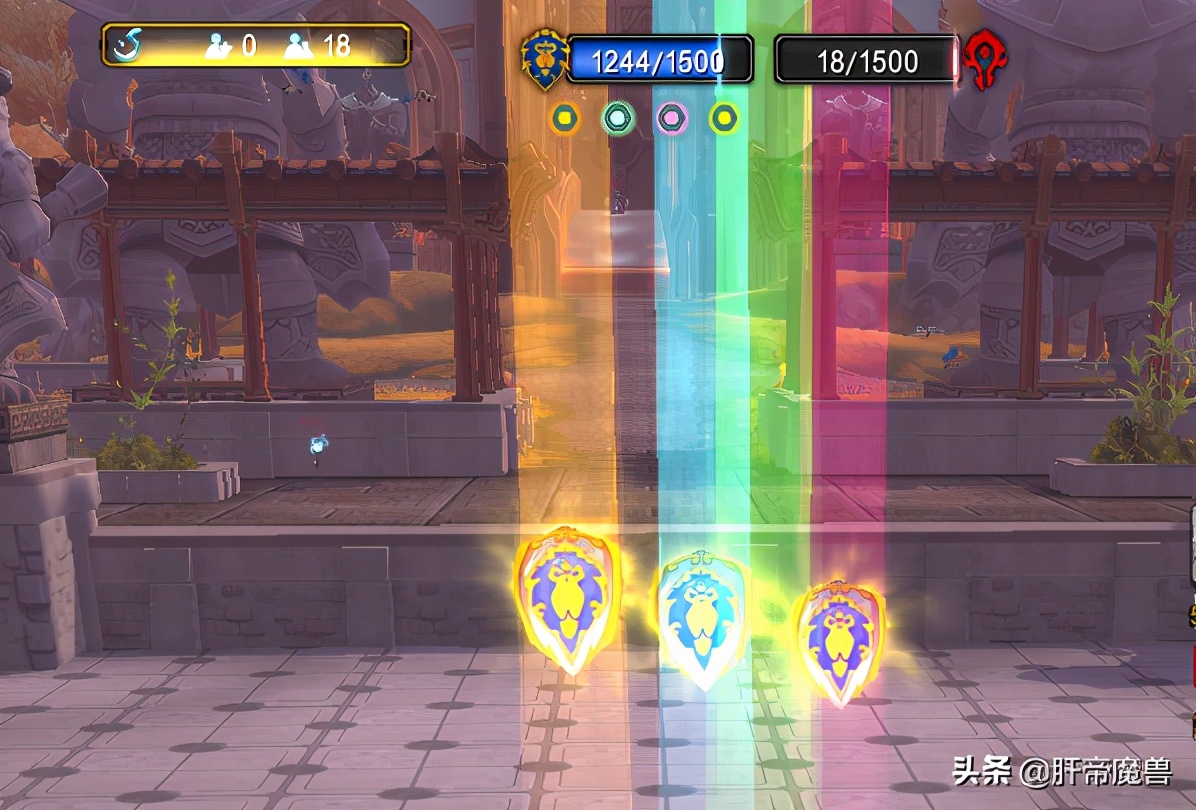1196x810 pixels.
Task: Select the pink-ringed base marker
Action: 671,119
